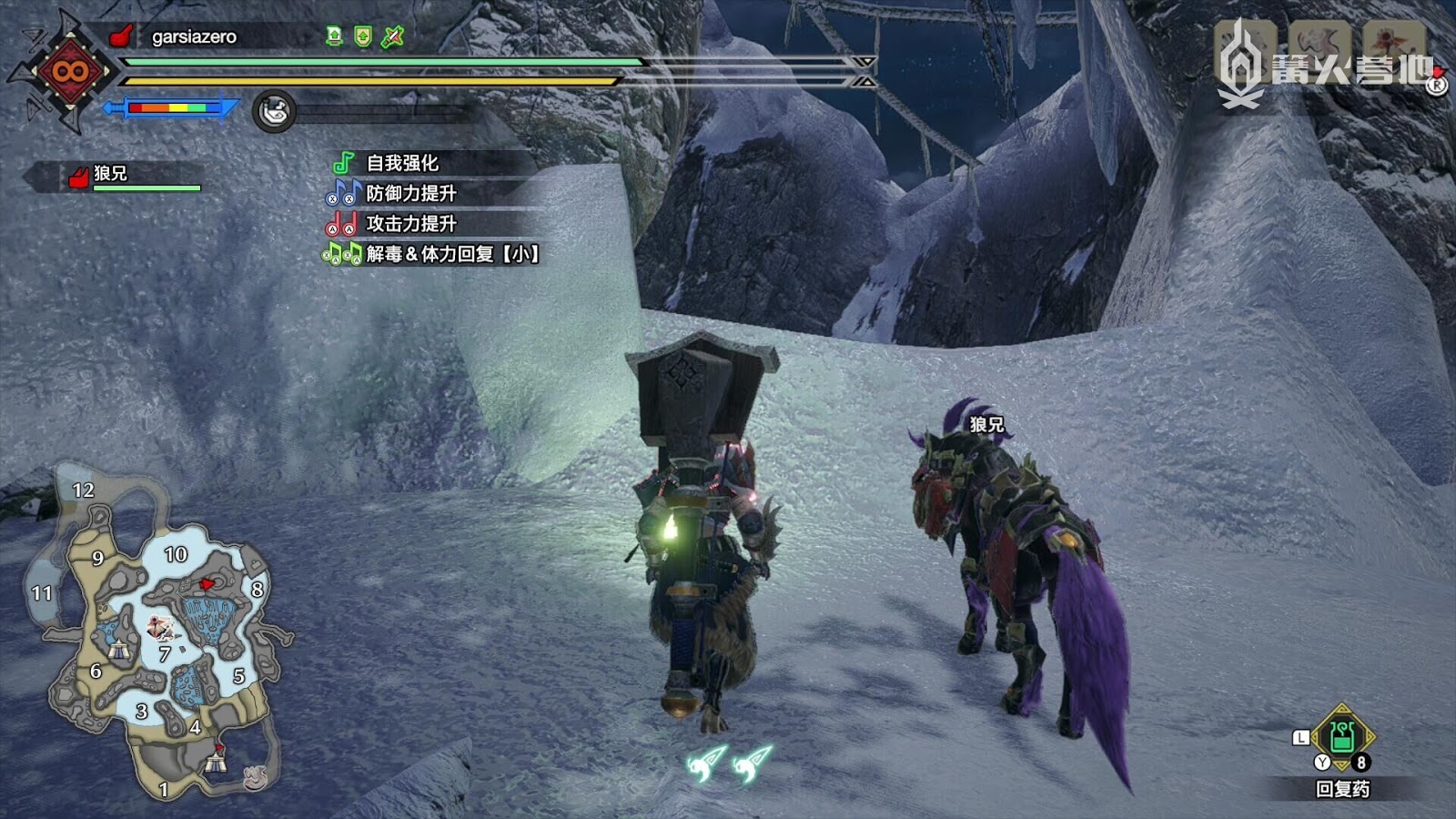The width and height of the screenshot is (1456, 819).
Task: Click the shield defense-up status icon
Action: (363, 36)
